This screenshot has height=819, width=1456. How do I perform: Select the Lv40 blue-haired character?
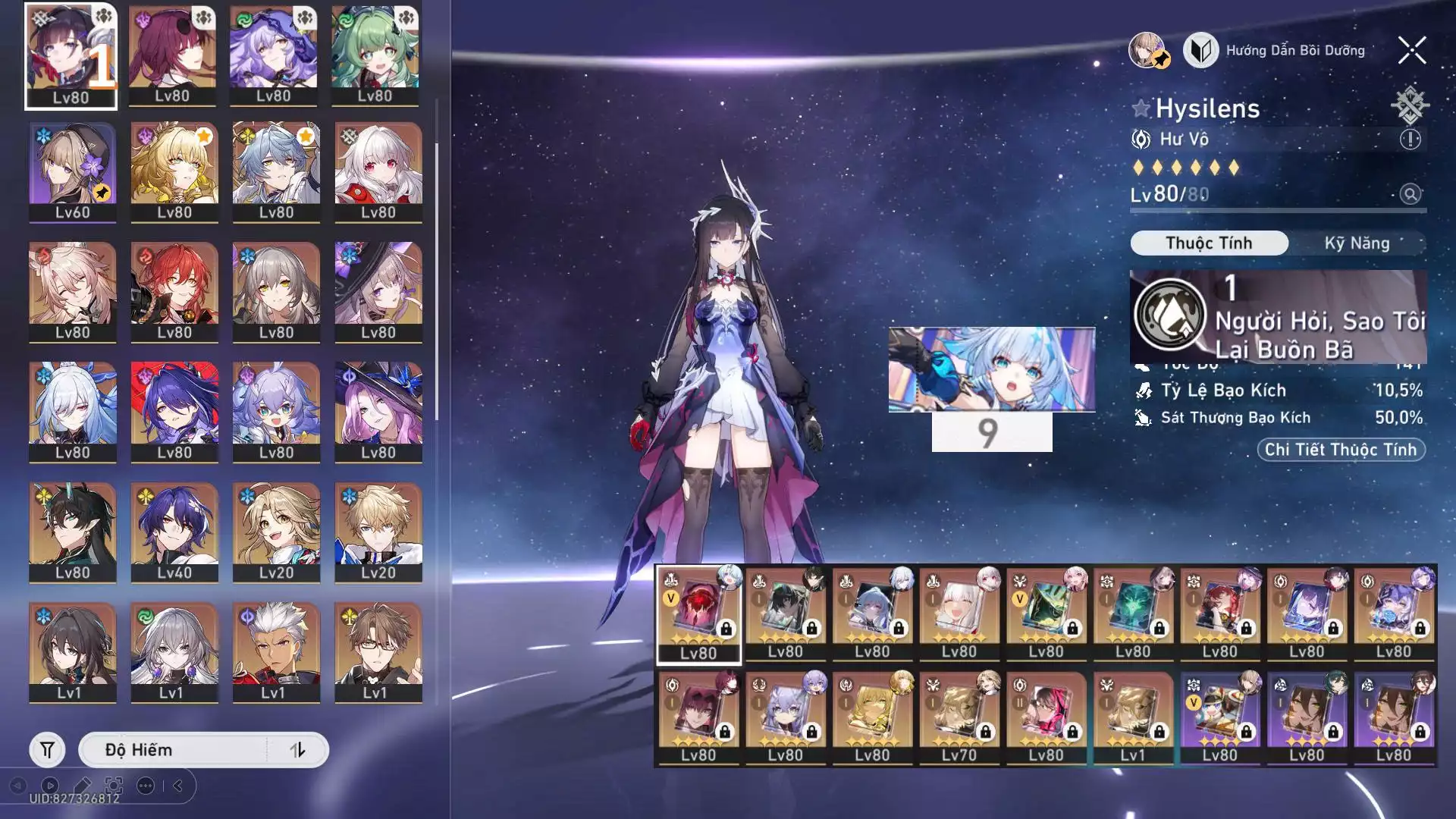click(174, 532)
